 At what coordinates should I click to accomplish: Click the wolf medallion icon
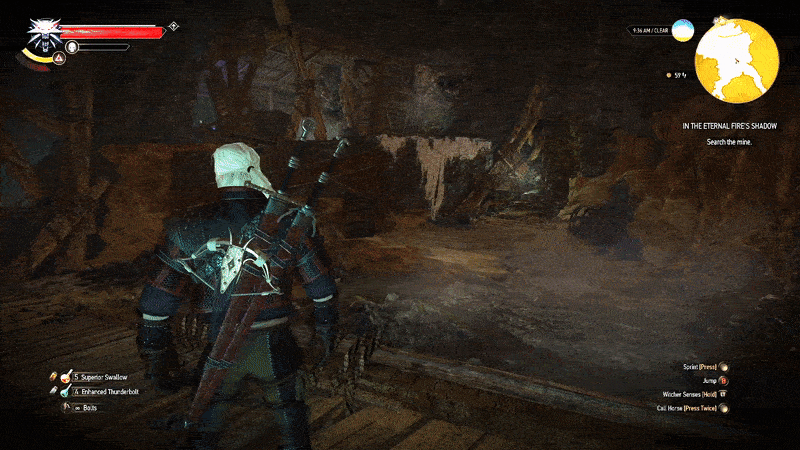point(42,32)
